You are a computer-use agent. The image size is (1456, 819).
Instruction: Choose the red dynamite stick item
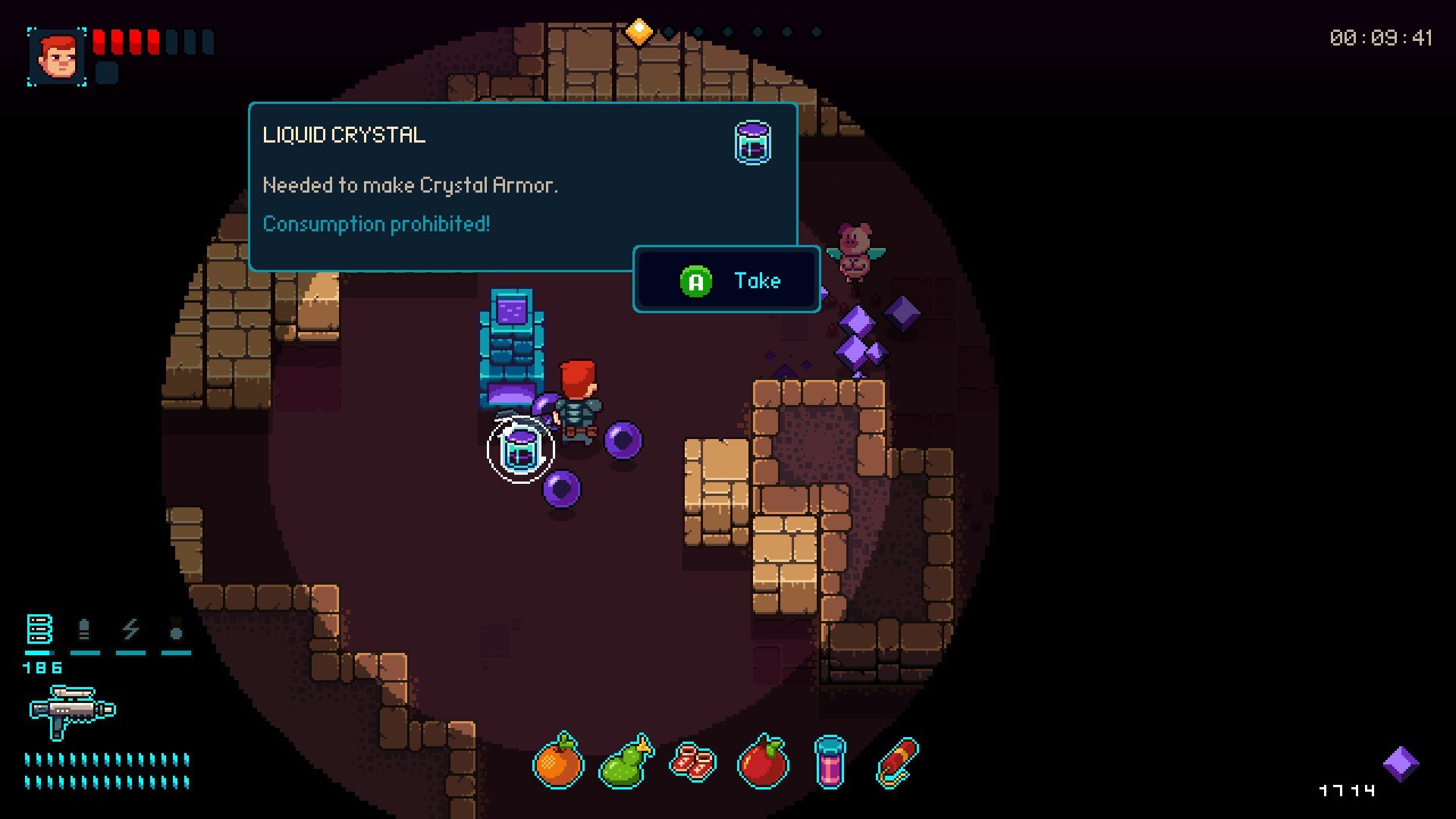[897, 762]
